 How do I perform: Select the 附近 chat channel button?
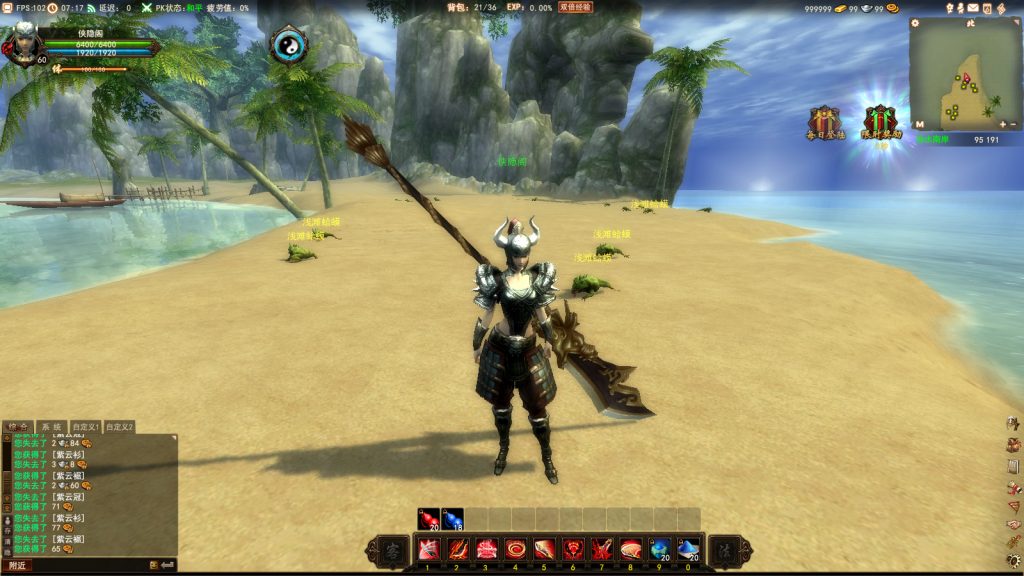pyautogui.click(x=17, y=565)
